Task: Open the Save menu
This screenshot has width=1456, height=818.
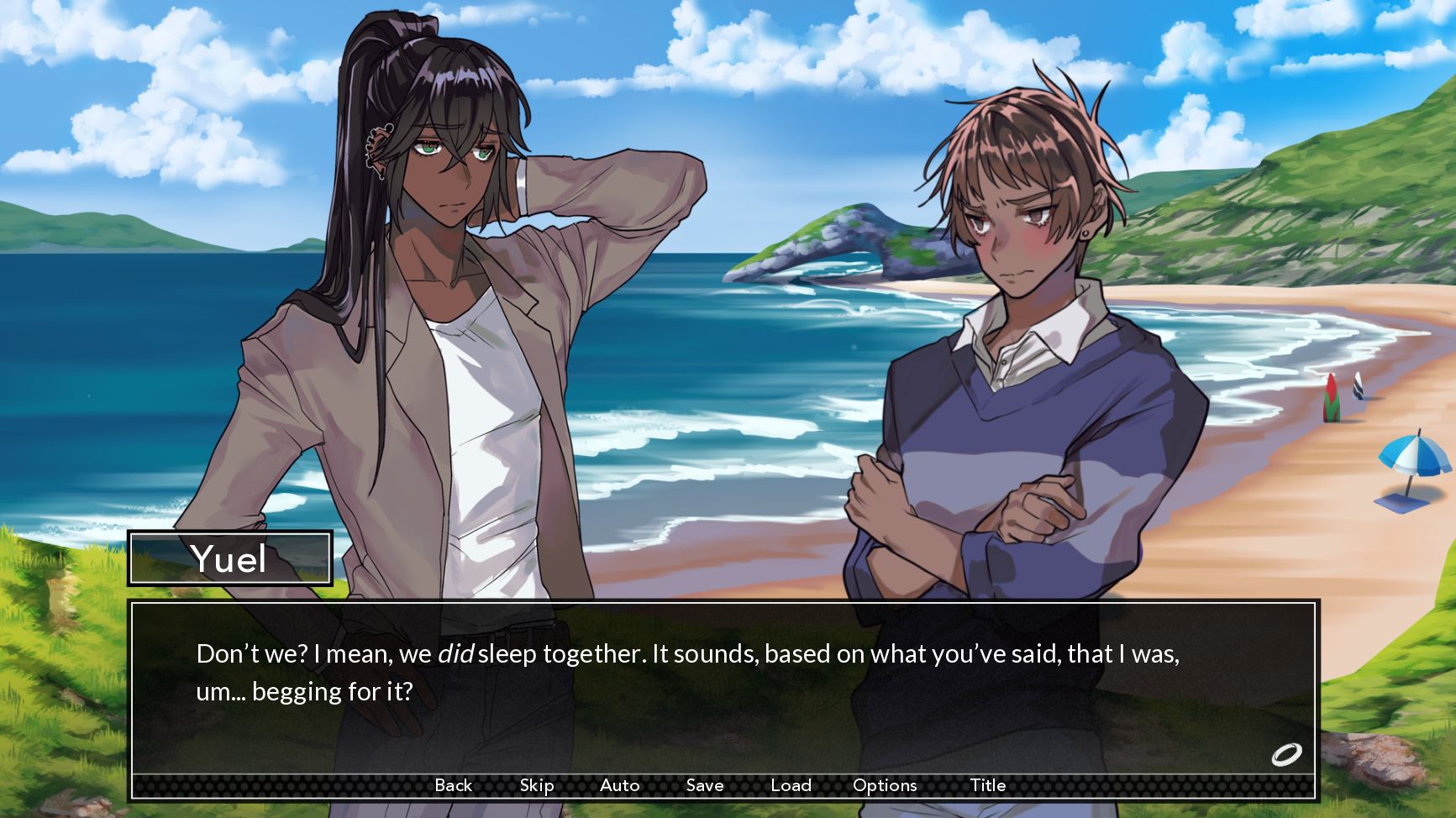Action: click(x=704, y=785)
